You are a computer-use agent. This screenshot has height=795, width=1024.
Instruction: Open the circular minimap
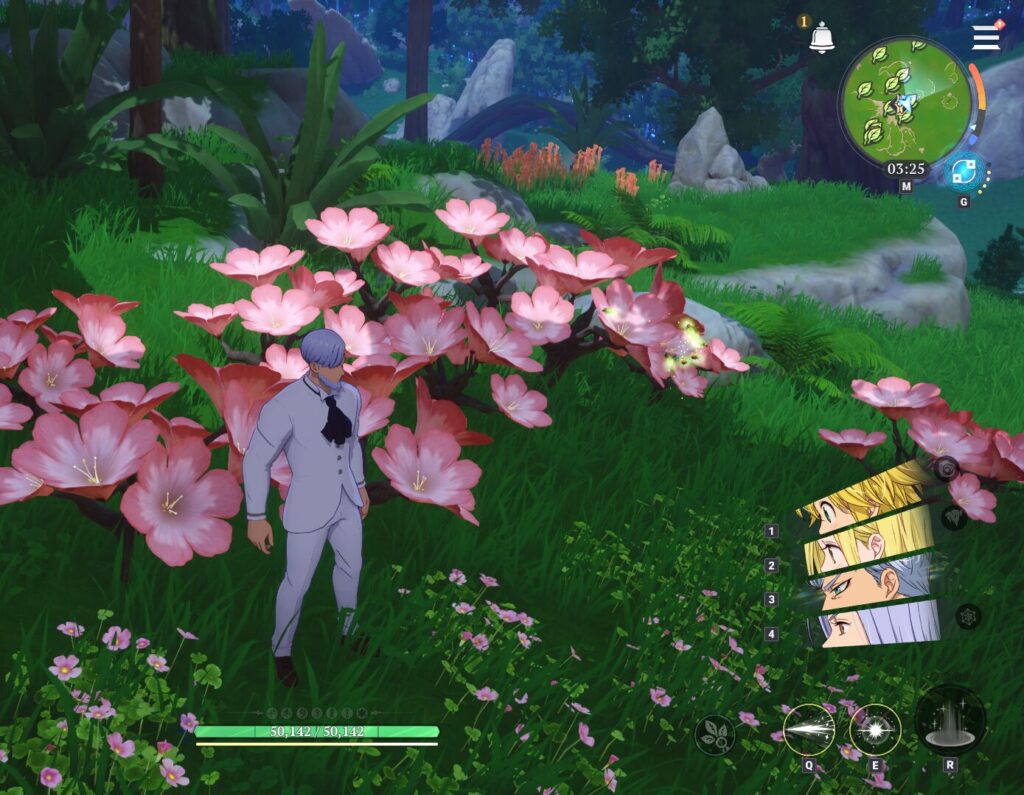point(905,101)
